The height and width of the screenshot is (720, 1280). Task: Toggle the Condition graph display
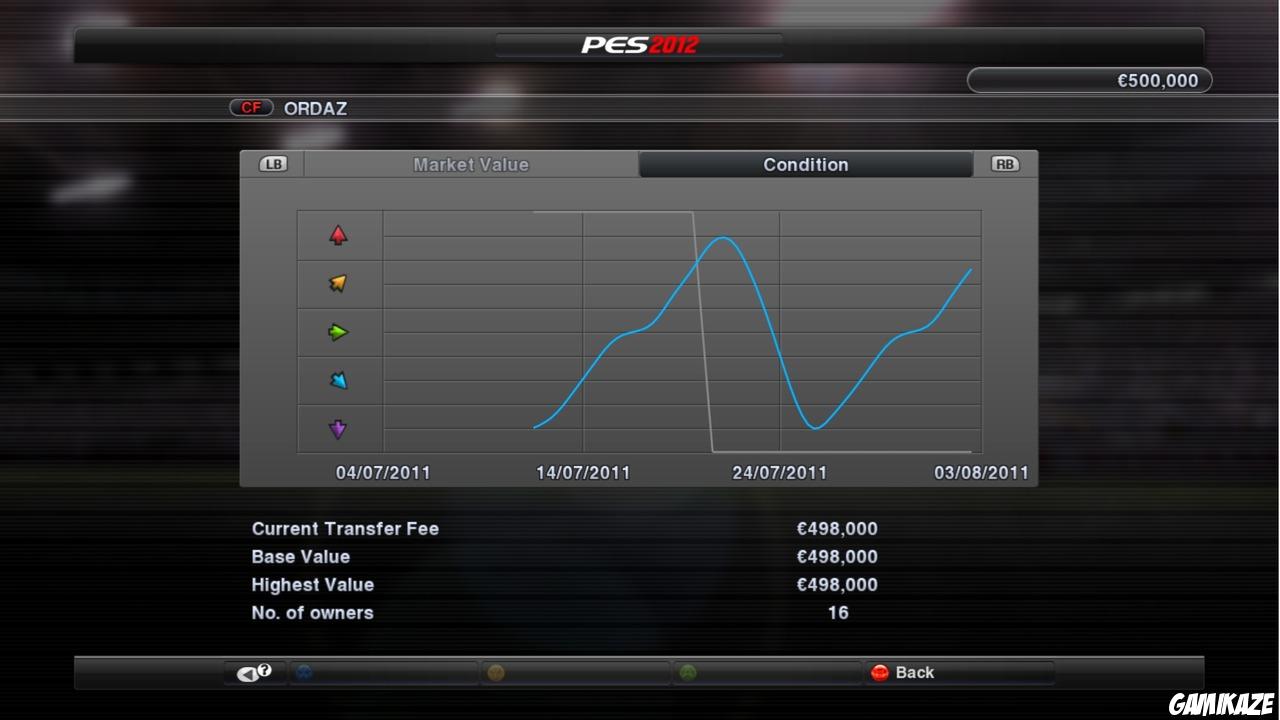(x=805, y=164)
